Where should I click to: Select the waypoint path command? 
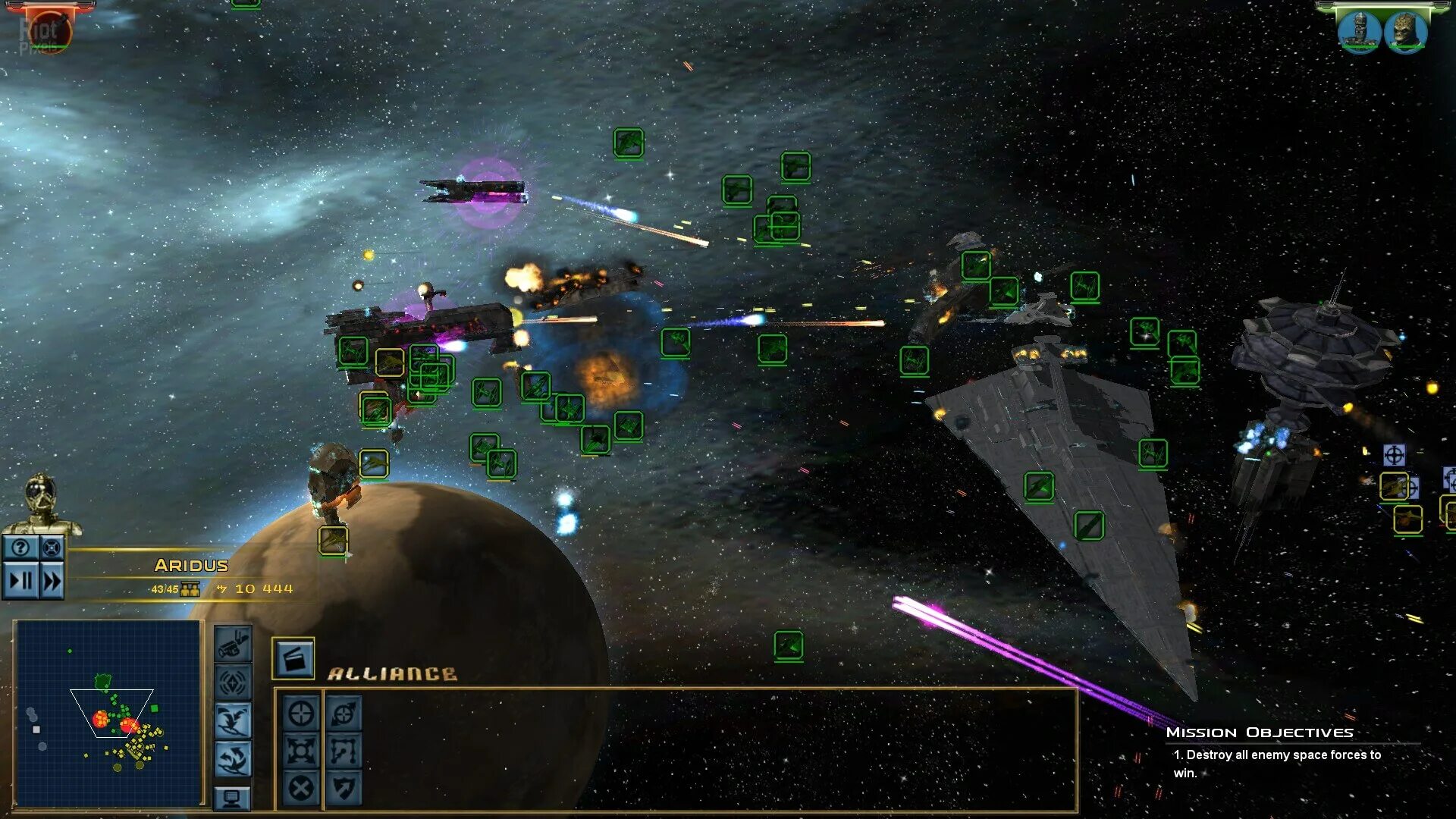point(344,751)
